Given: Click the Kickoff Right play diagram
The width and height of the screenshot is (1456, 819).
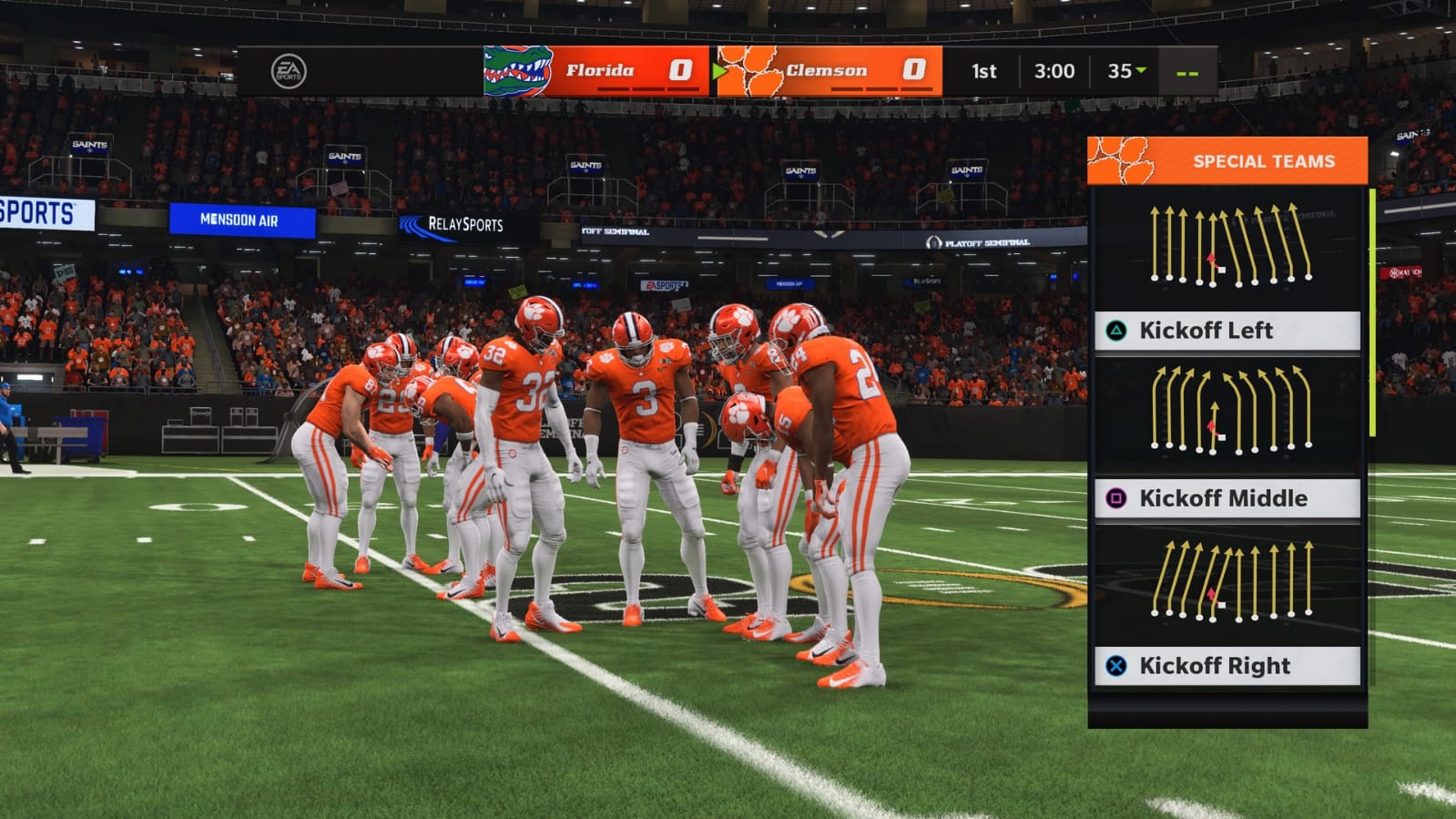Looking at the screenshot, I should pos(1228,579).
